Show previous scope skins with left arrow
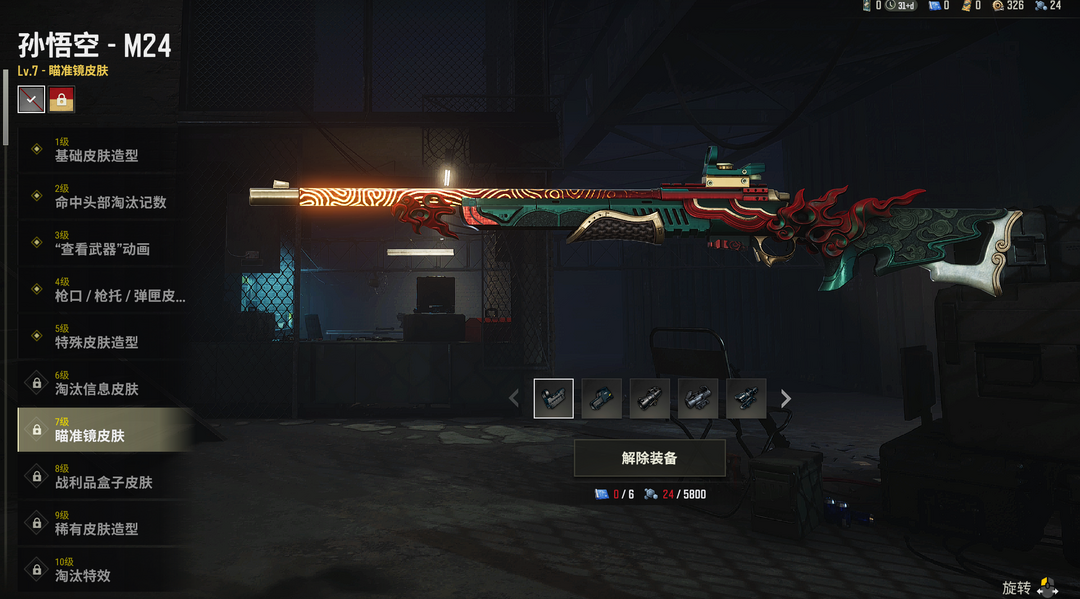 [514, 399]
